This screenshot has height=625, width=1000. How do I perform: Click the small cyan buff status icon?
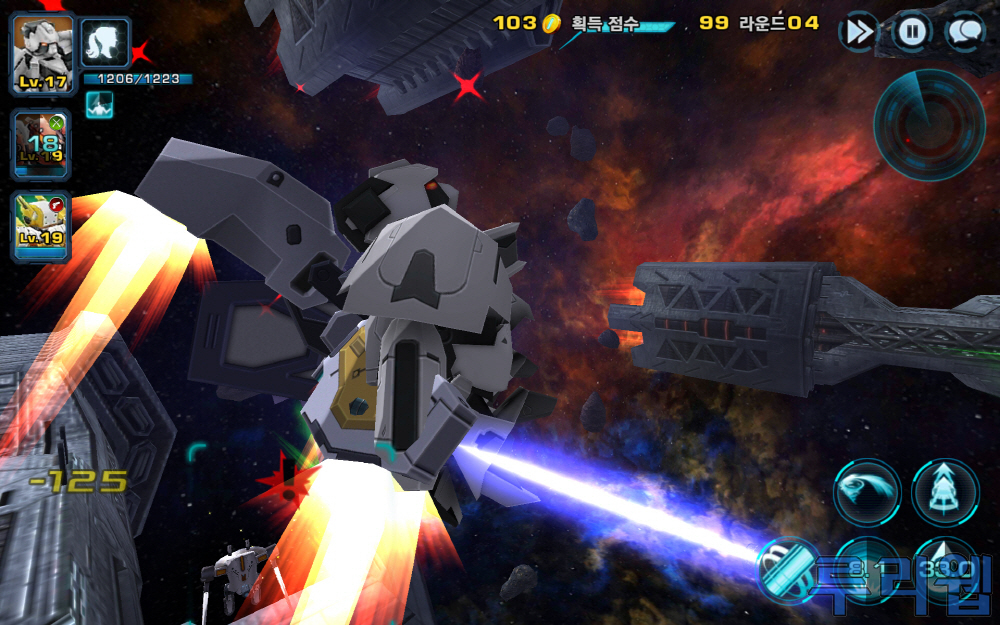pyautogui.click(x=99, y=104)
